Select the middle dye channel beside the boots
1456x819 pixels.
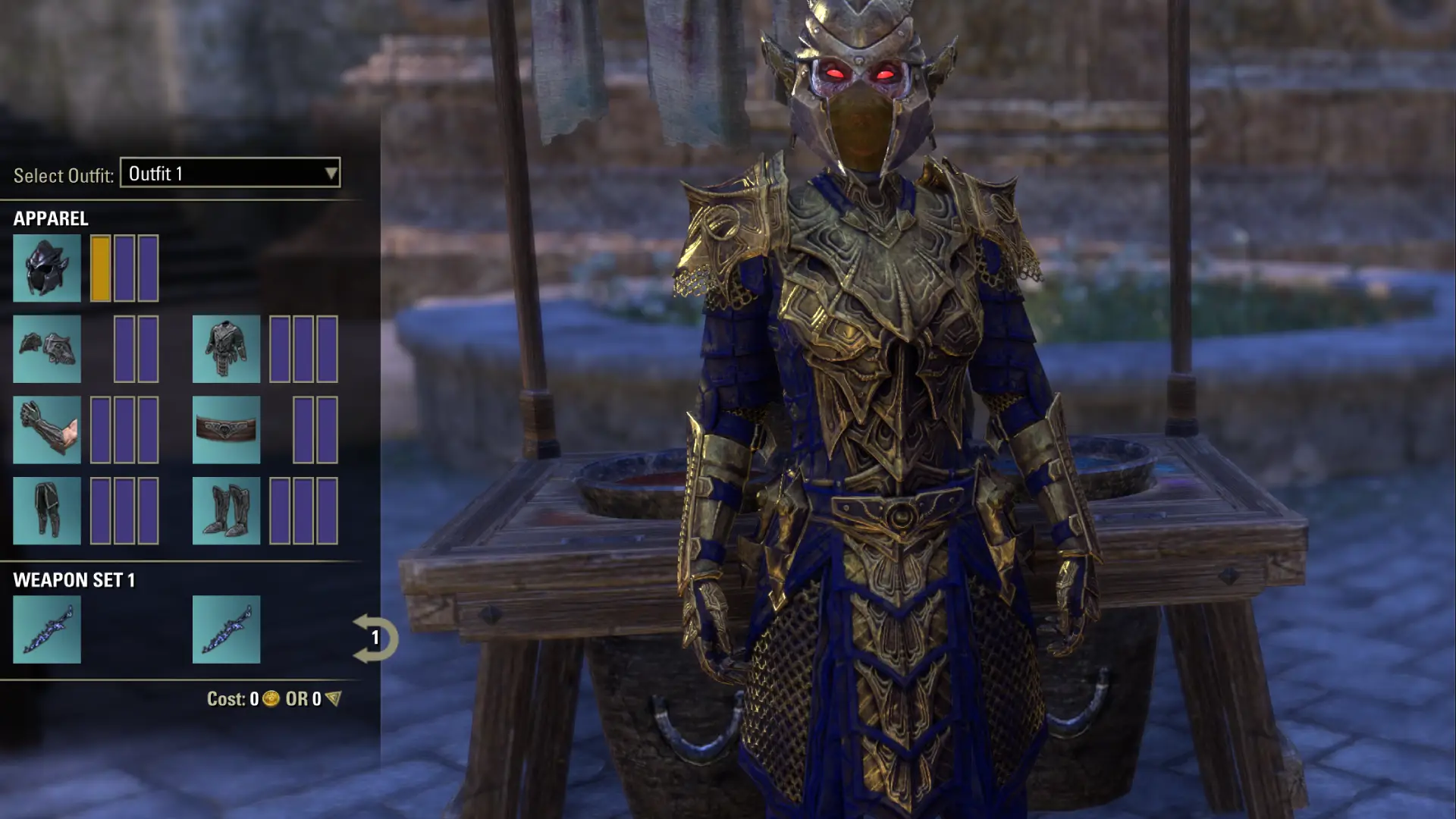(x=303, y=511)
